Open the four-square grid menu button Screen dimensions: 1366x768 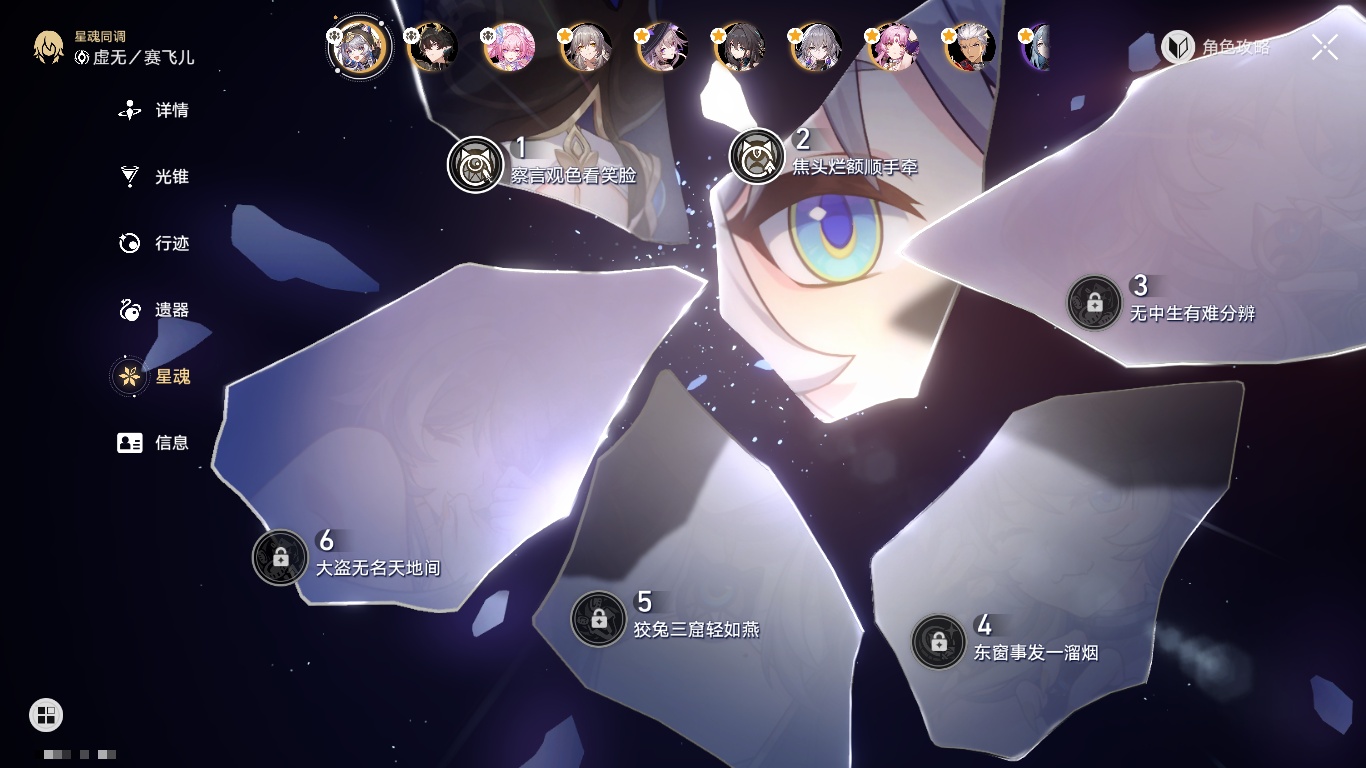pyautogui.click(x=46, y=715)
